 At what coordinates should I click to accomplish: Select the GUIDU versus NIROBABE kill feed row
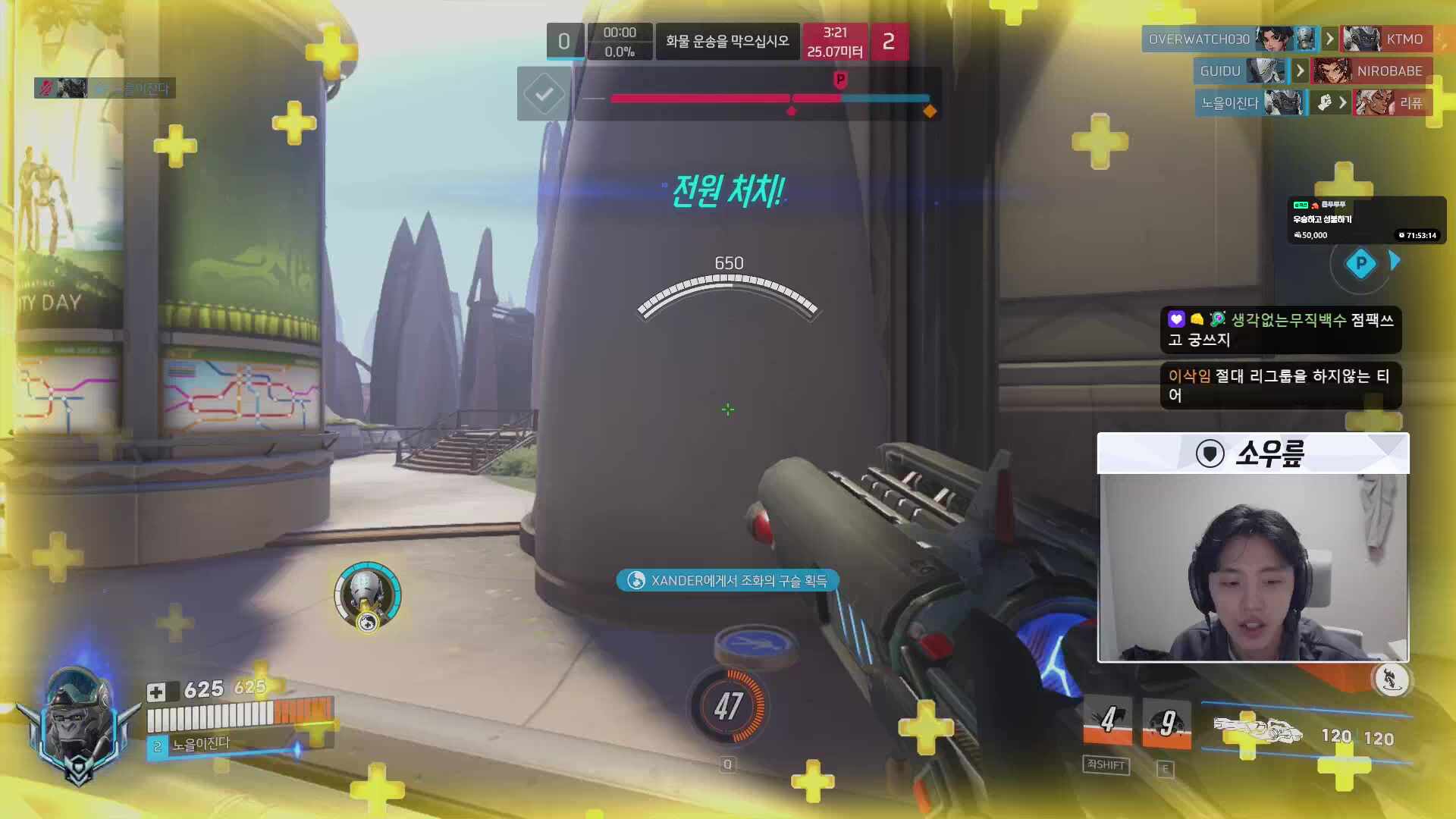(x=1312, y=71)
